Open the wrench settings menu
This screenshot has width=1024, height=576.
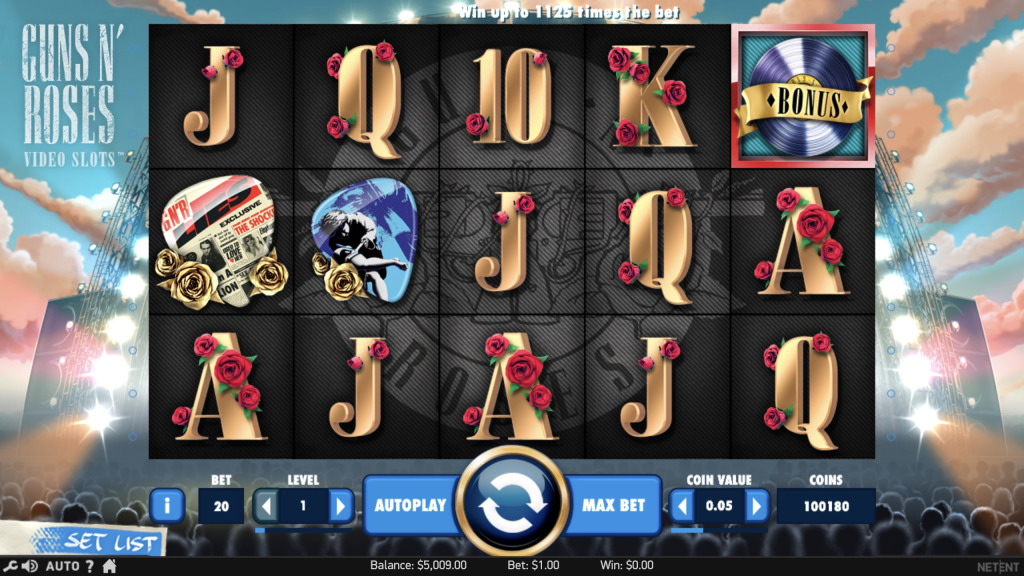[10, 567]
